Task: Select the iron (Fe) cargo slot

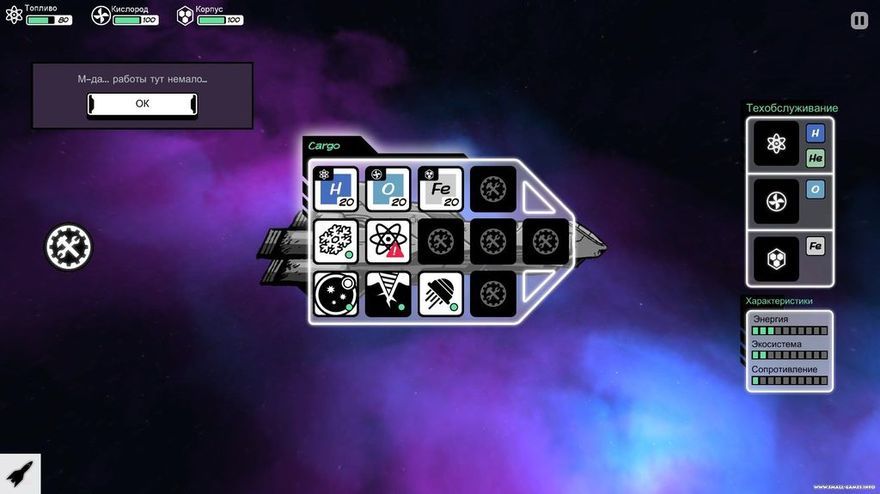Action: click(x=440, y=188)
